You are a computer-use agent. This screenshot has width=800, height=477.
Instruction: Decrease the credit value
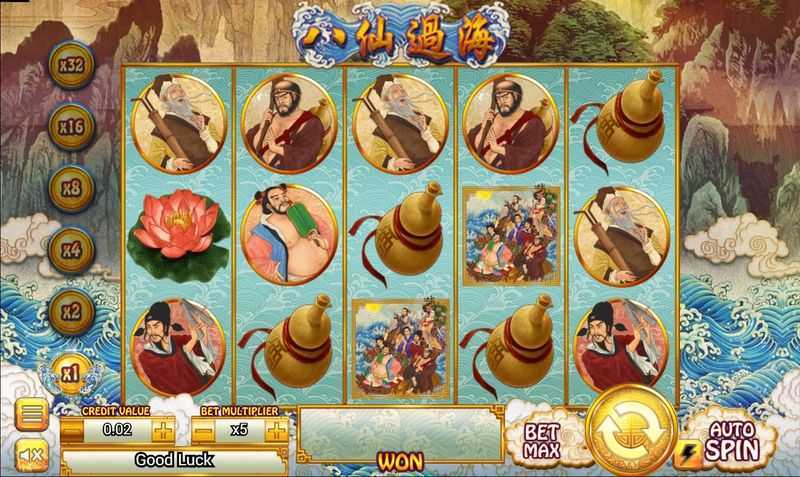click(72, 431)
